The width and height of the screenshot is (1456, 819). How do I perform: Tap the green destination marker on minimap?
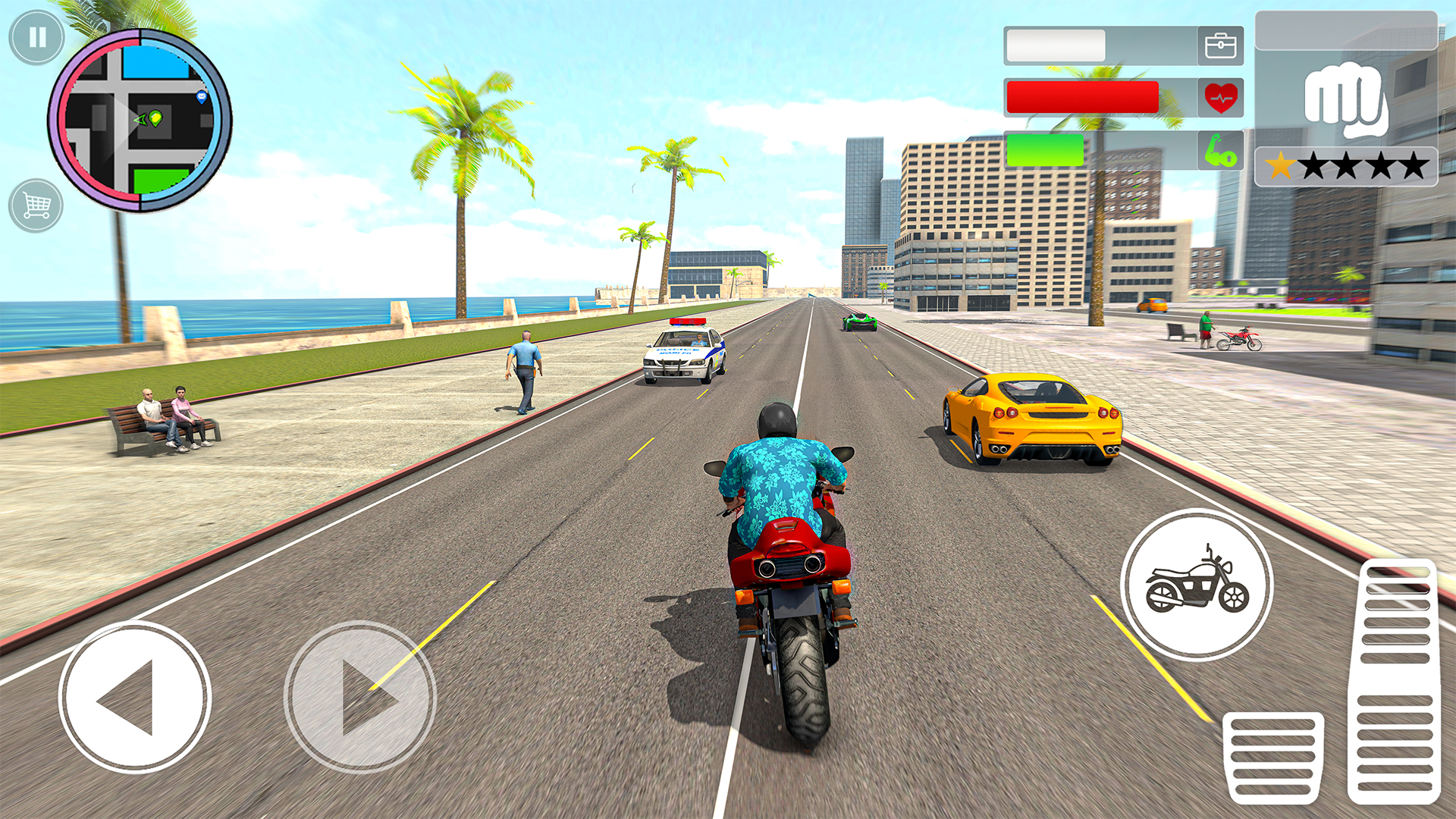155,119
